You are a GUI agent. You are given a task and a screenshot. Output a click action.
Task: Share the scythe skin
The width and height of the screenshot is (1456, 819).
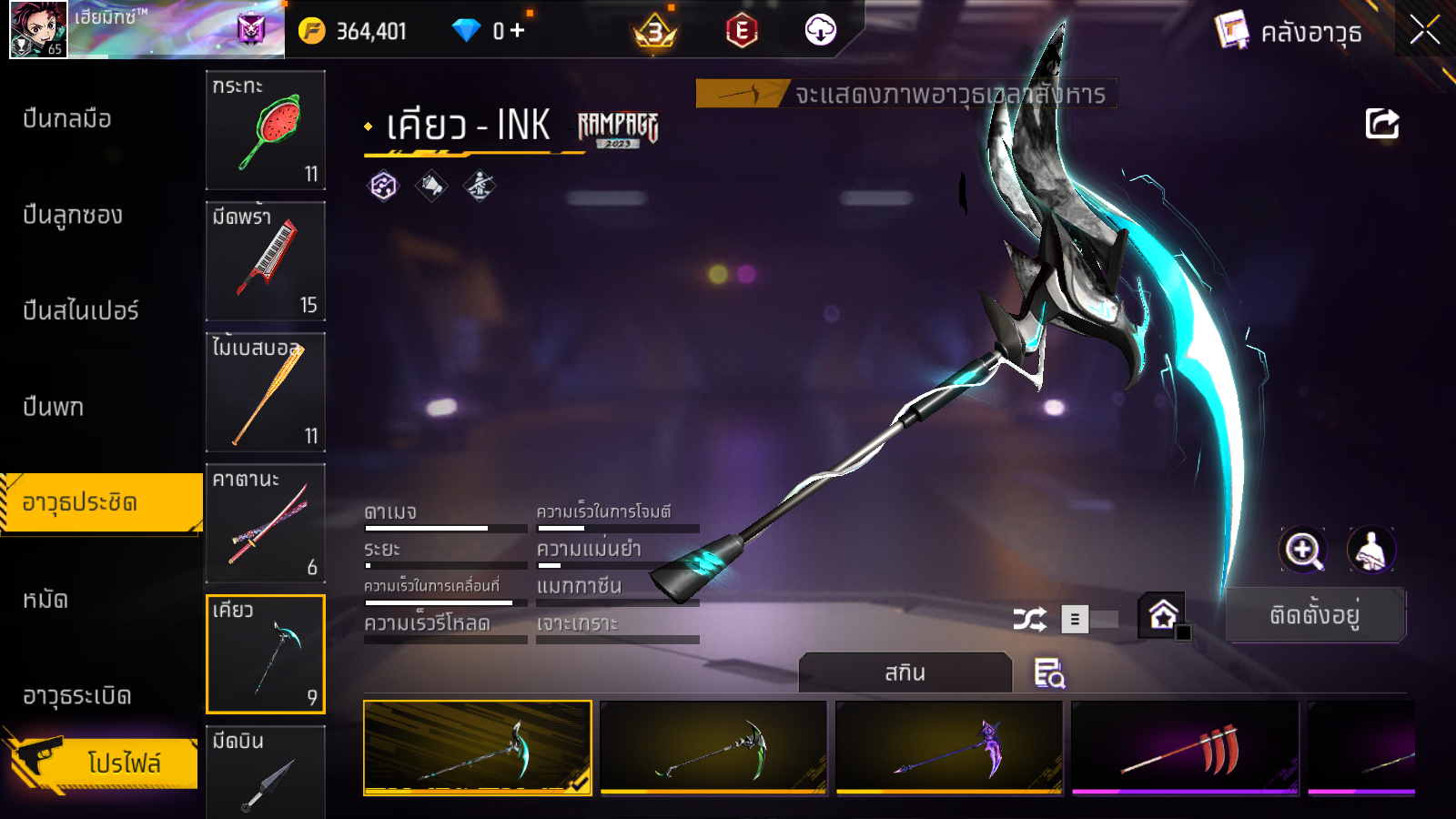tap(1381, 124)
